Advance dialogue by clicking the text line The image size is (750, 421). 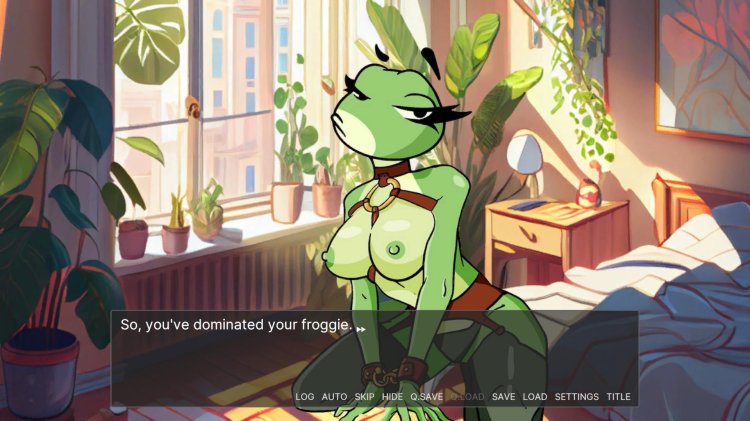coord(236,326)
